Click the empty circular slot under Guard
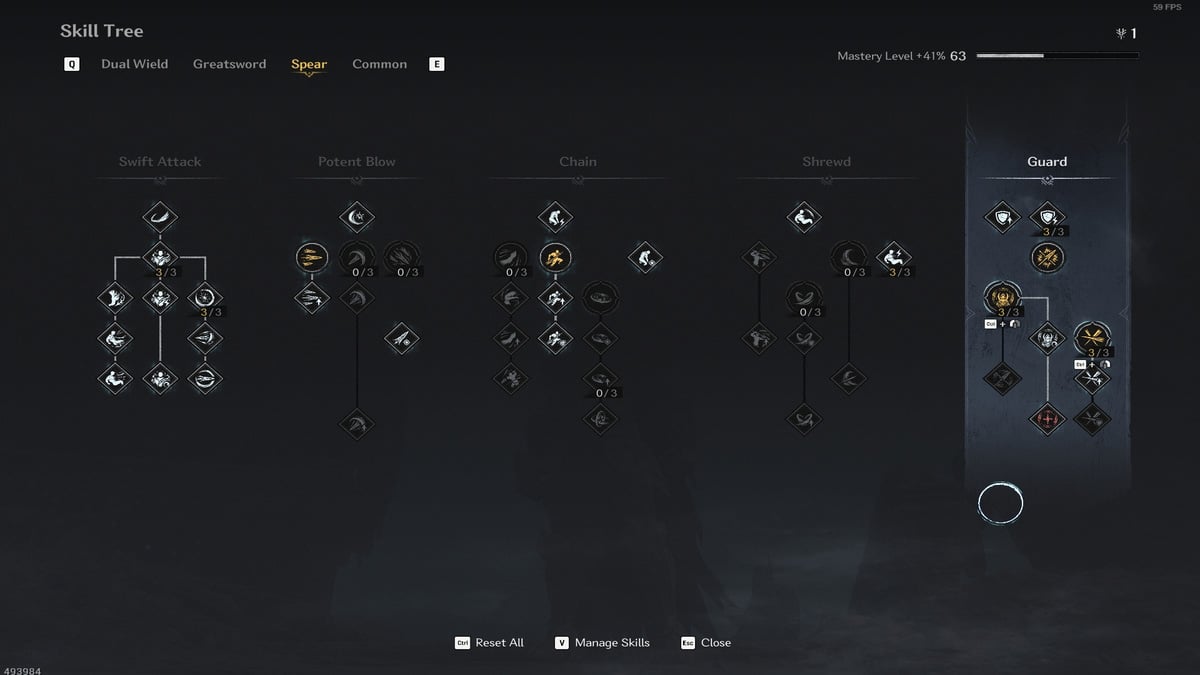Image resolution: width=1200 pixels, height=675 pixels. tap(1000, 505)
